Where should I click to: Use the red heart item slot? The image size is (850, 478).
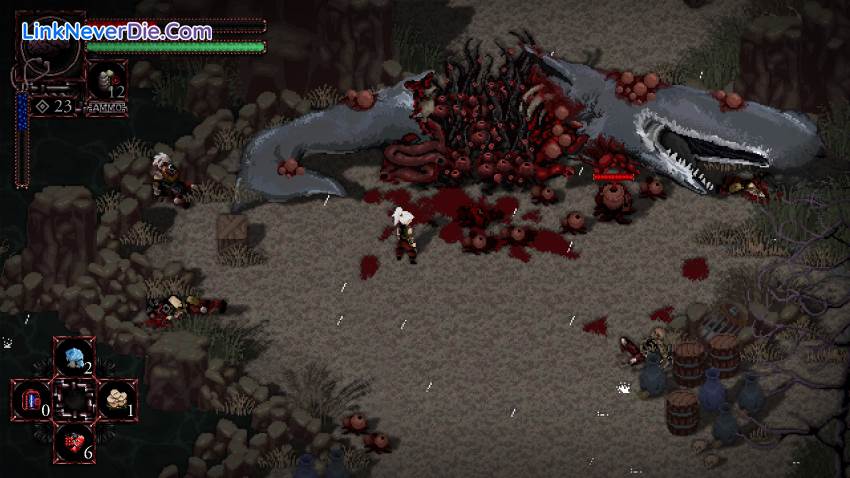point(74,442)
